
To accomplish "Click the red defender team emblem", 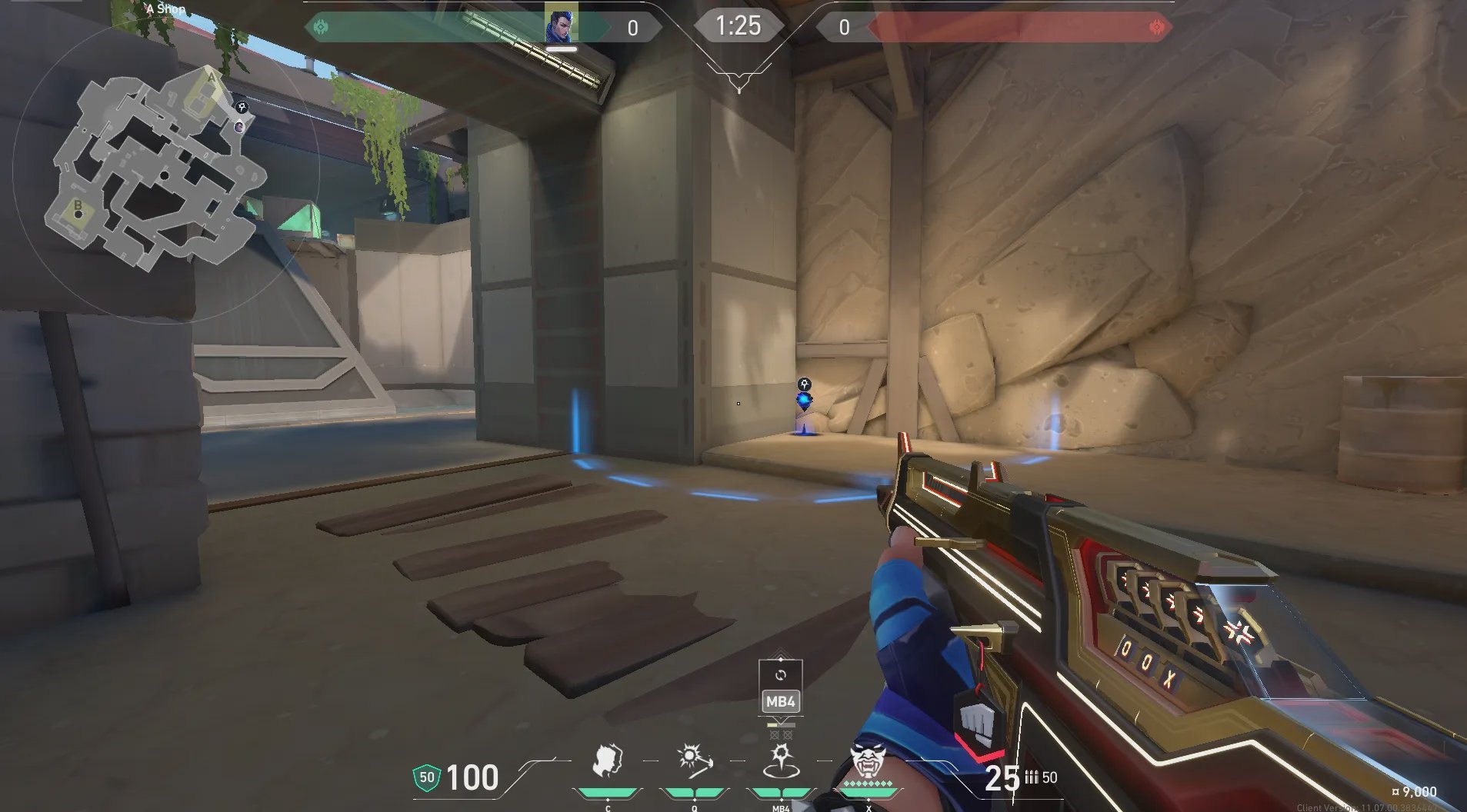I will tap(1156, 28).
